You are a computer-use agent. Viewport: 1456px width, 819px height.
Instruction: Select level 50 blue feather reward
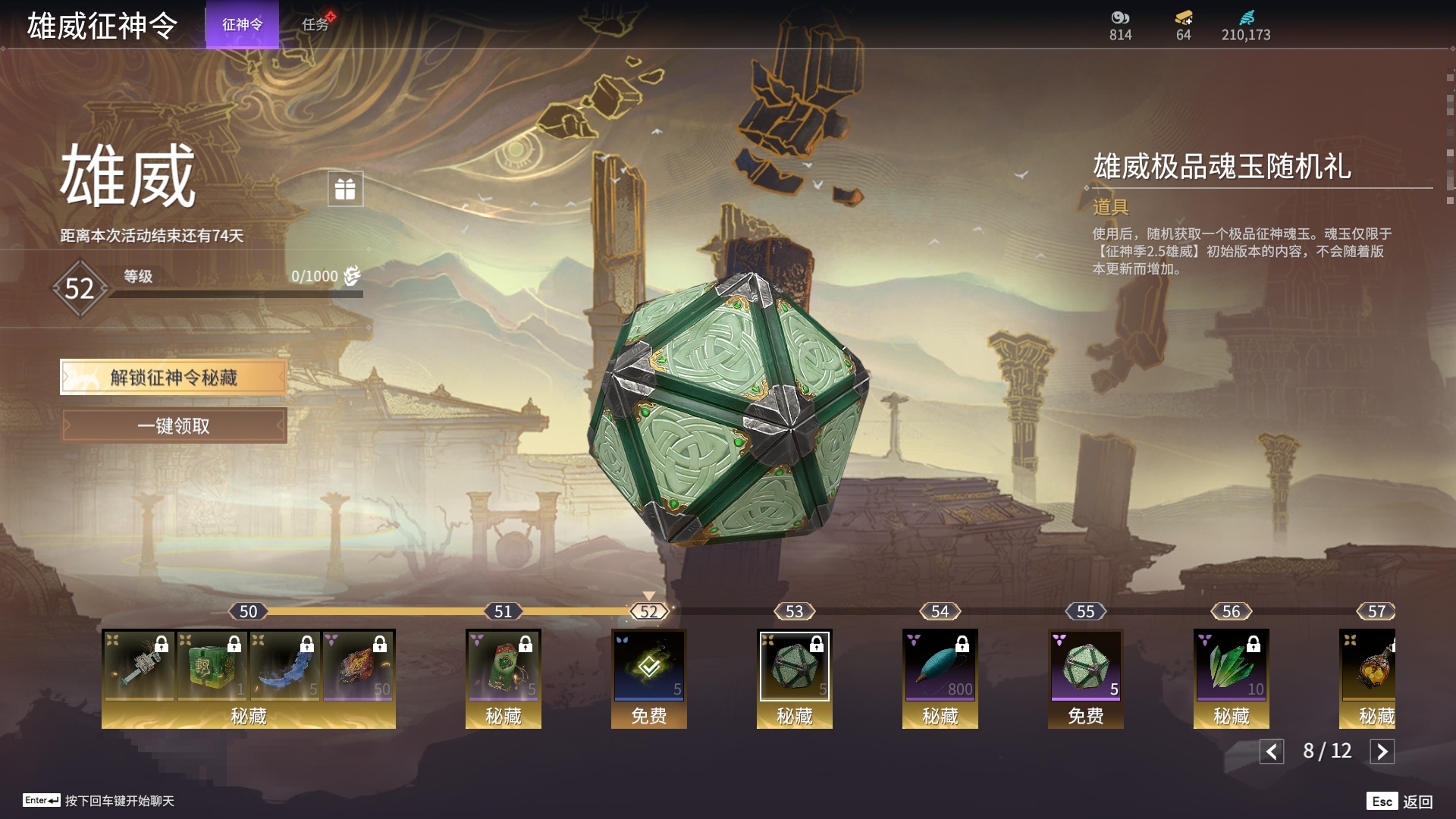tap(284, 666)
